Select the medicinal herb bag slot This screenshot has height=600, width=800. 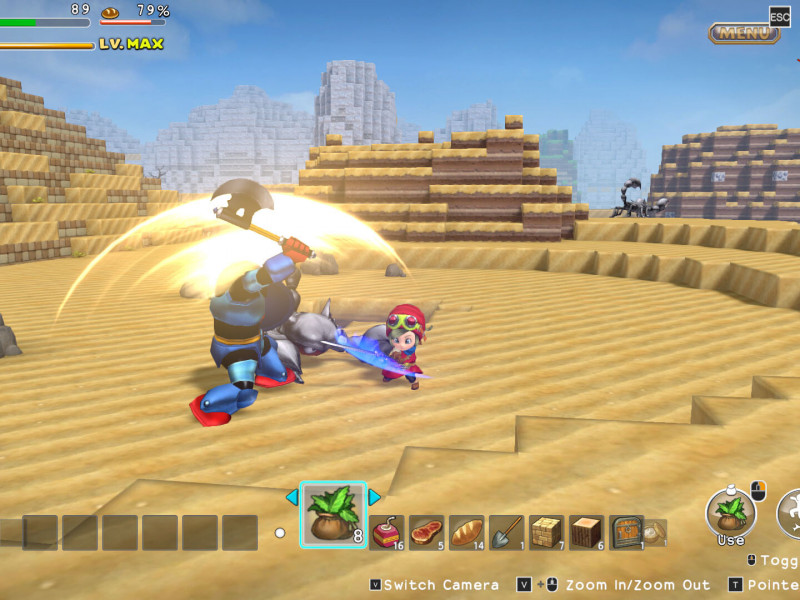(333, 515)
